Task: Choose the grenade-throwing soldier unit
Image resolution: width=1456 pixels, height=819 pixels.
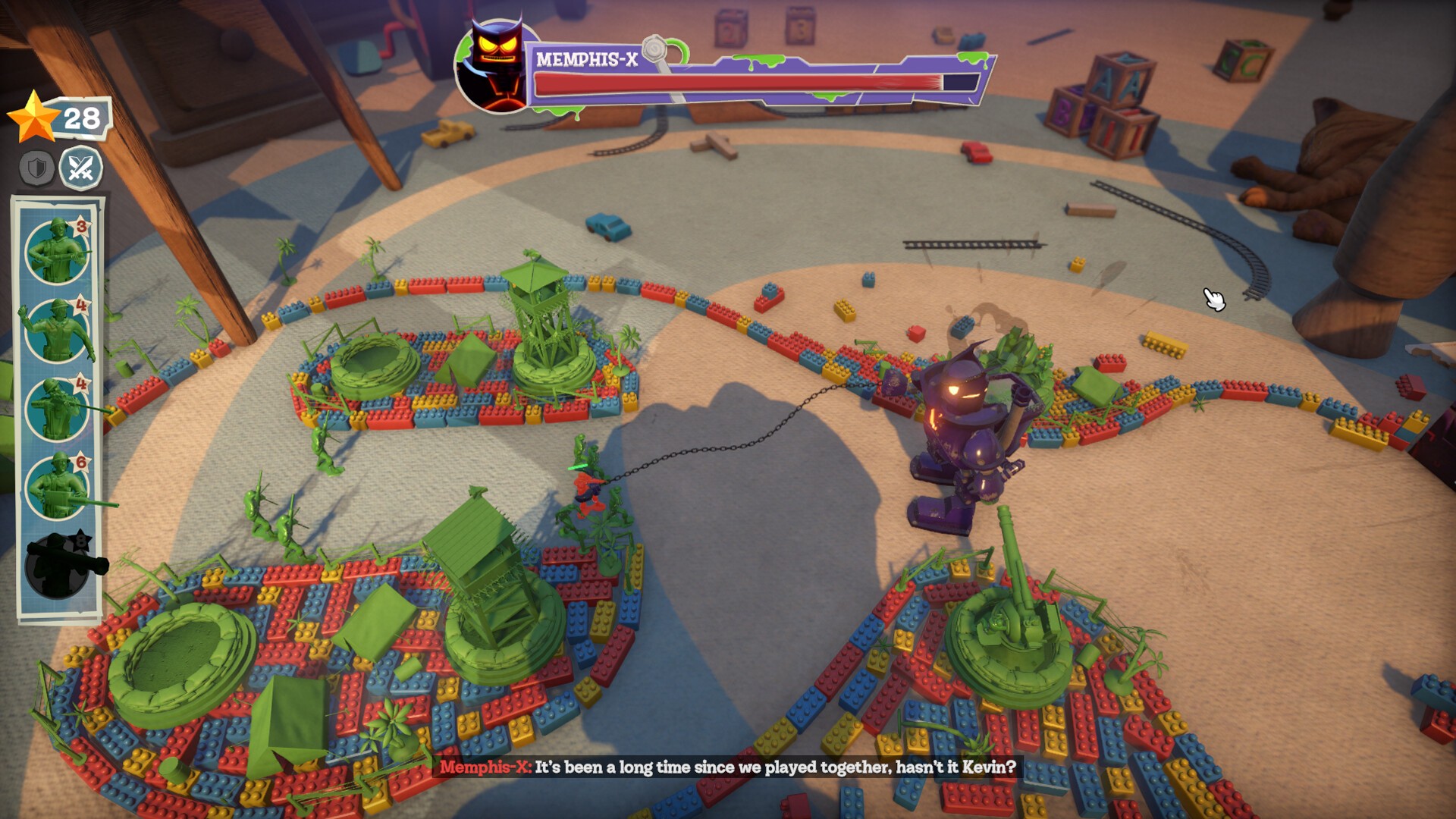Action: [58, 330]
